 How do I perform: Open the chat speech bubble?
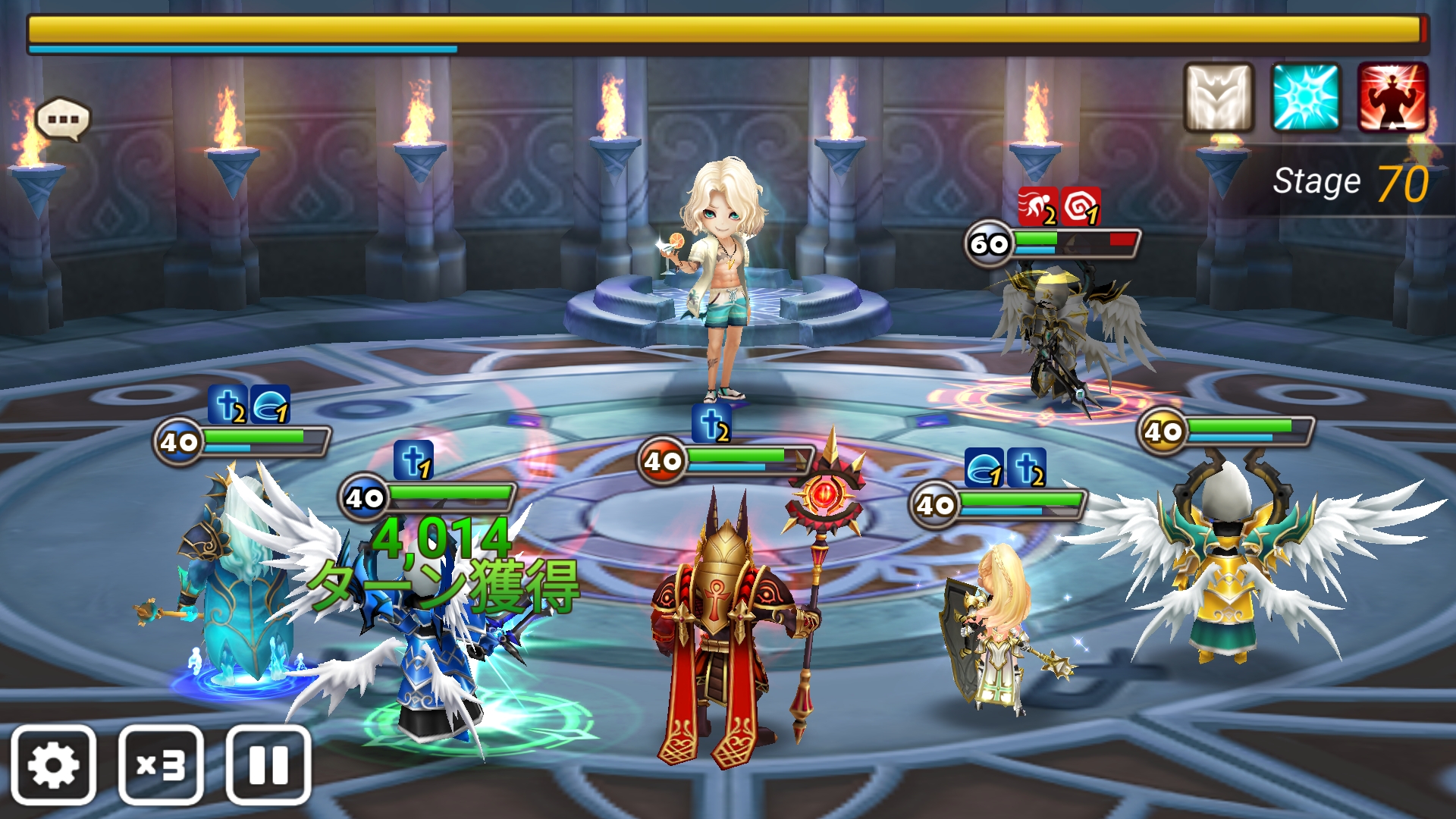click(x=63, y=119)
